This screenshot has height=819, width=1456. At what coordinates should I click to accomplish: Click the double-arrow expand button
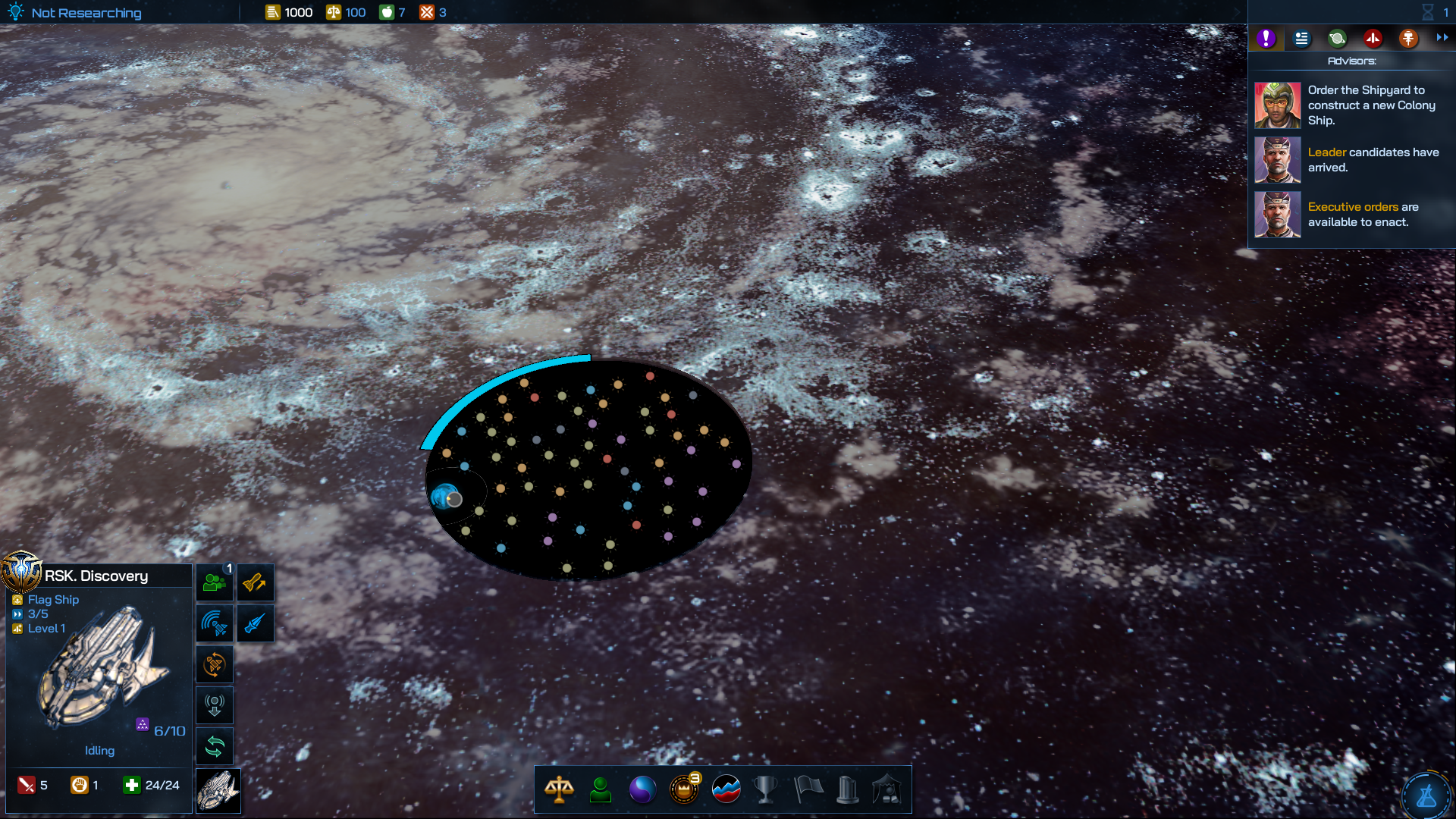(1442, 38)
